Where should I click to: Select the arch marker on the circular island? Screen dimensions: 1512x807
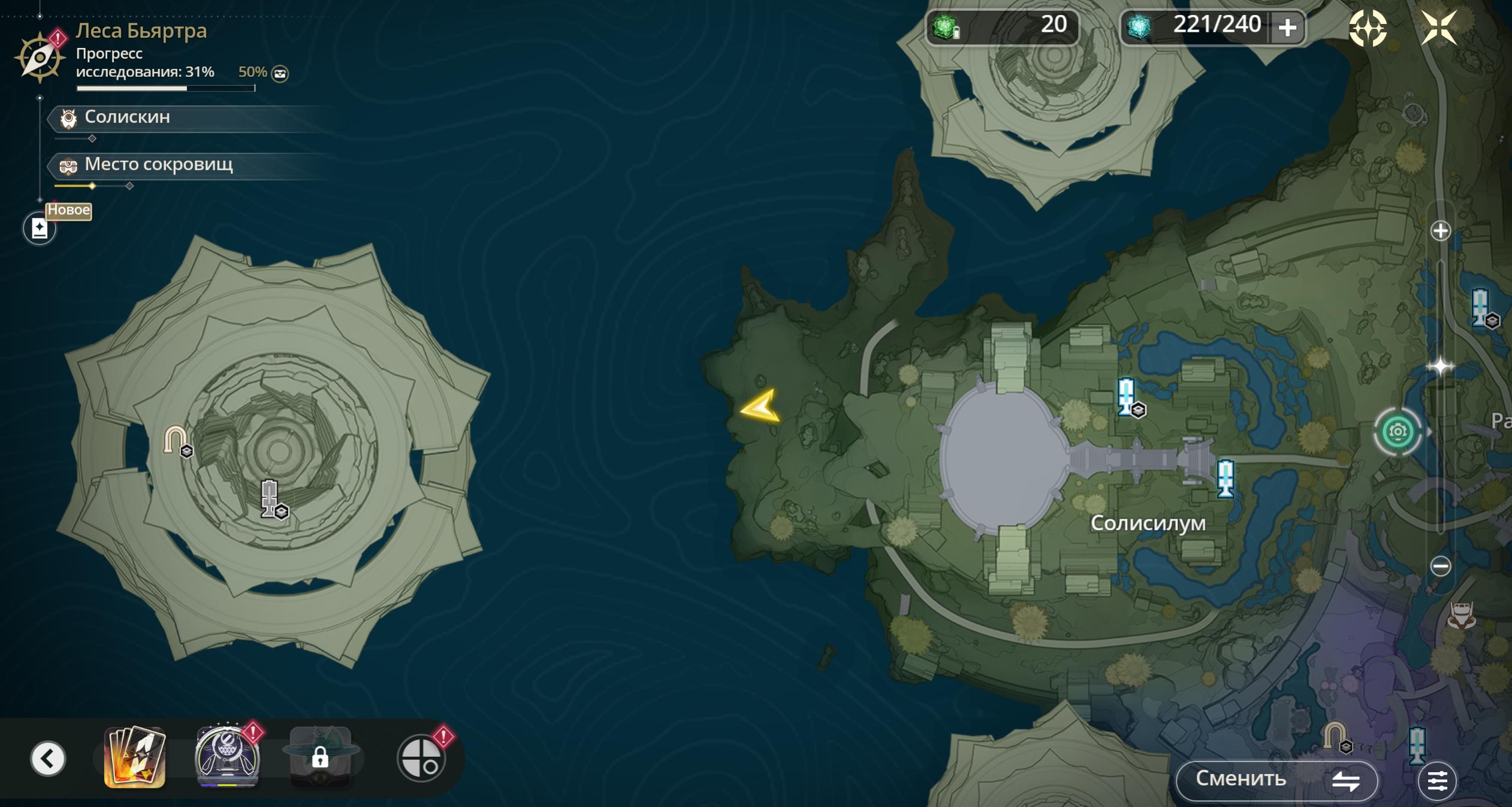(176, 440)
